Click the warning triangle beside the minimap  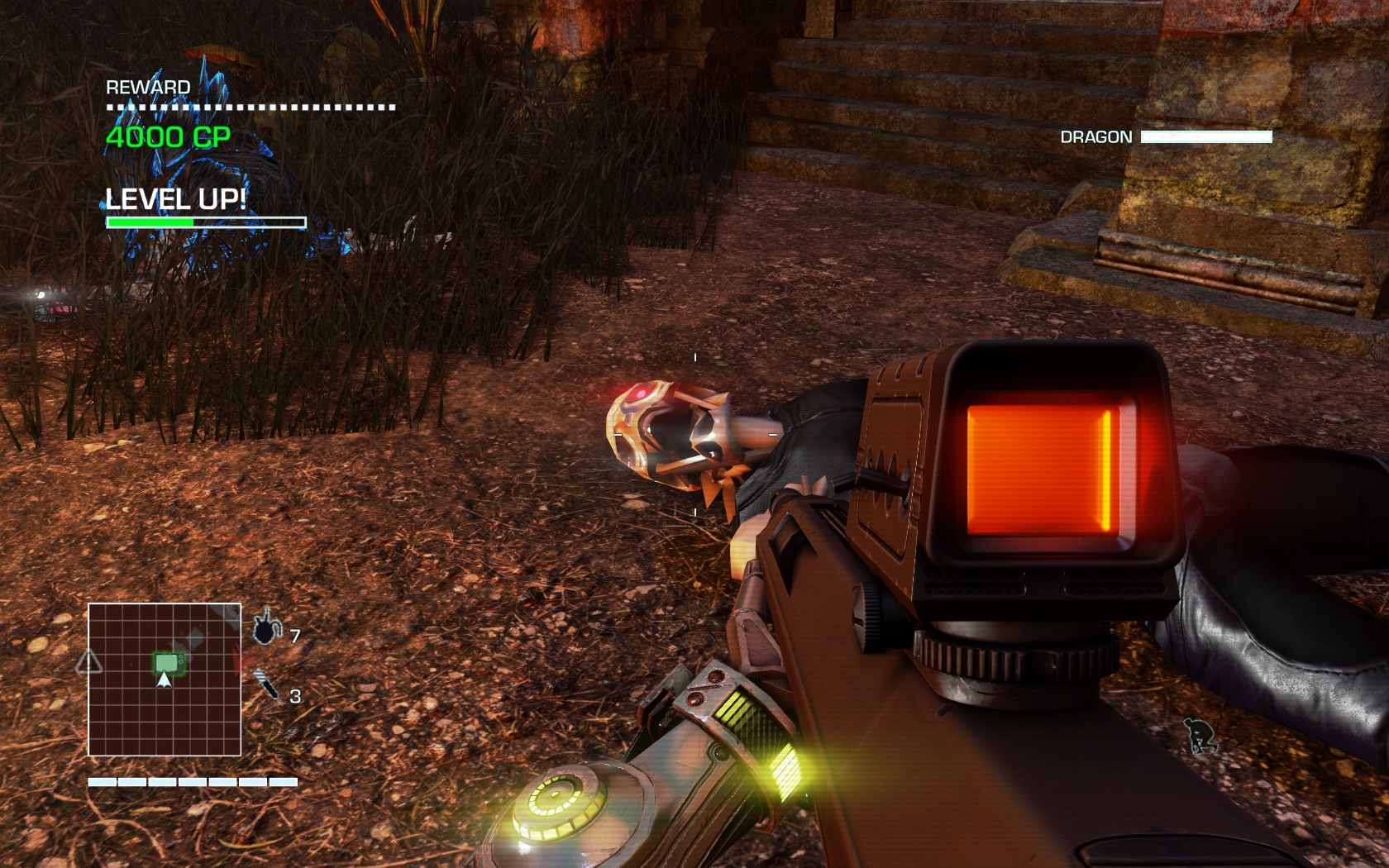(88, 661)
